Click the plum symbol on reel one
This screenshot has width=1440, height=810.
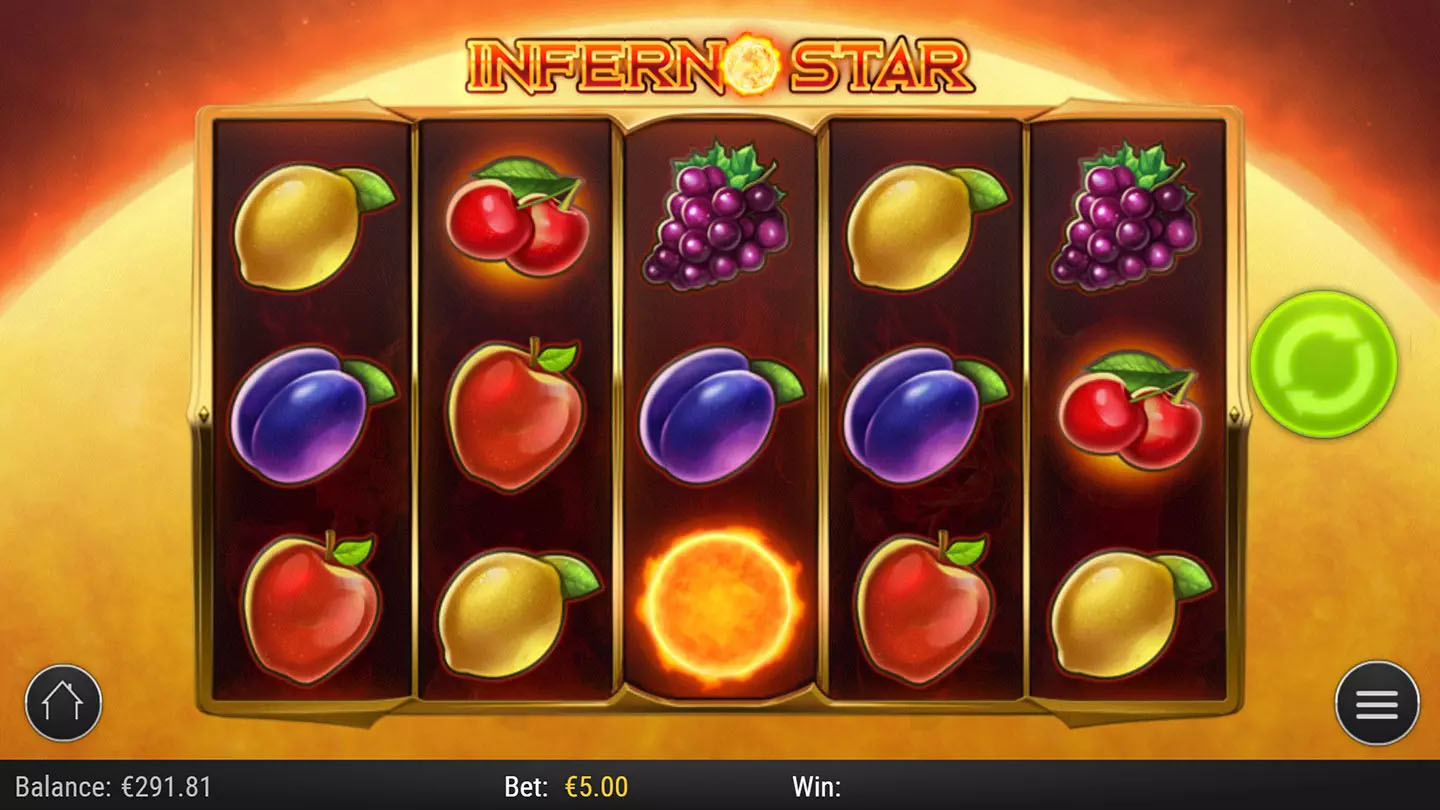[308, 415]
